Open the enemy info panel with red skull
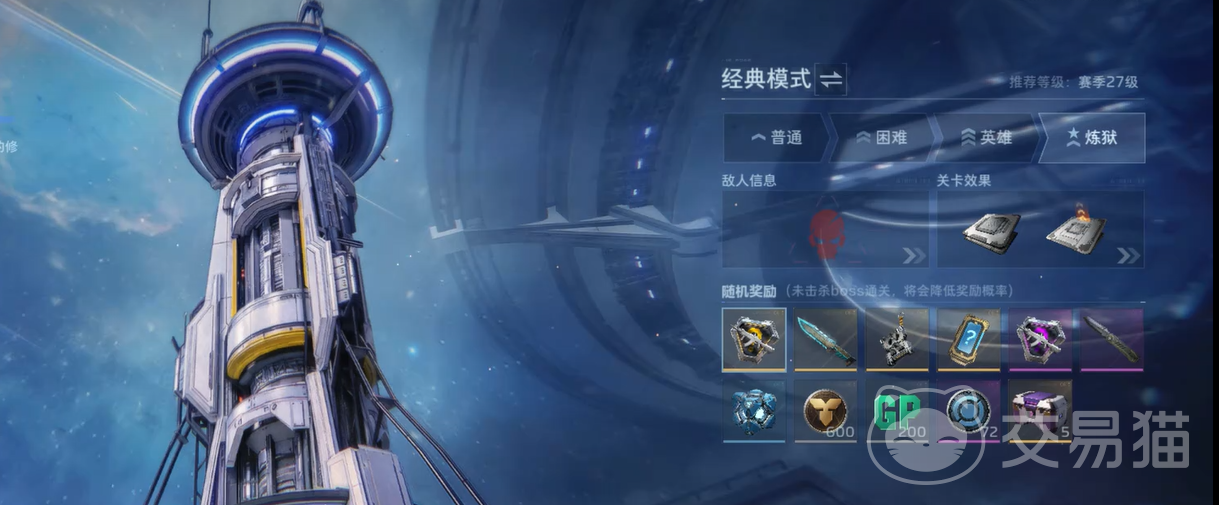This screenshot has width=1219, height=505. tap(827, 230)
